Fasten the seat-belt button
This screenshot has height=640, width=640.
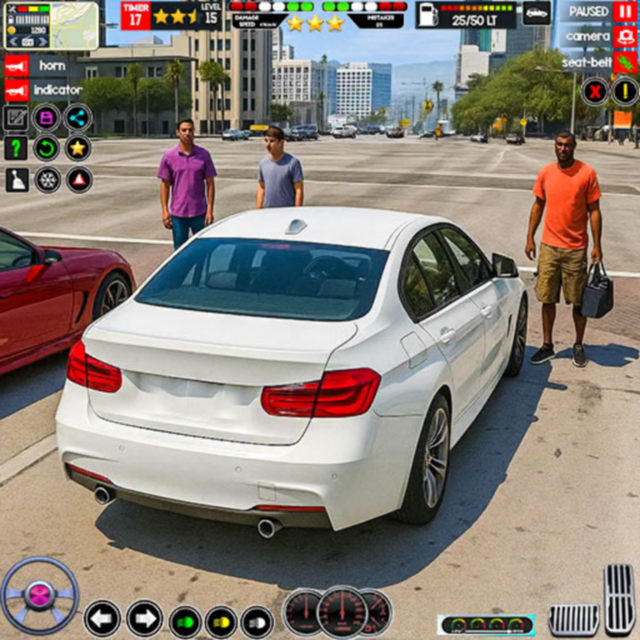[625, 62]
